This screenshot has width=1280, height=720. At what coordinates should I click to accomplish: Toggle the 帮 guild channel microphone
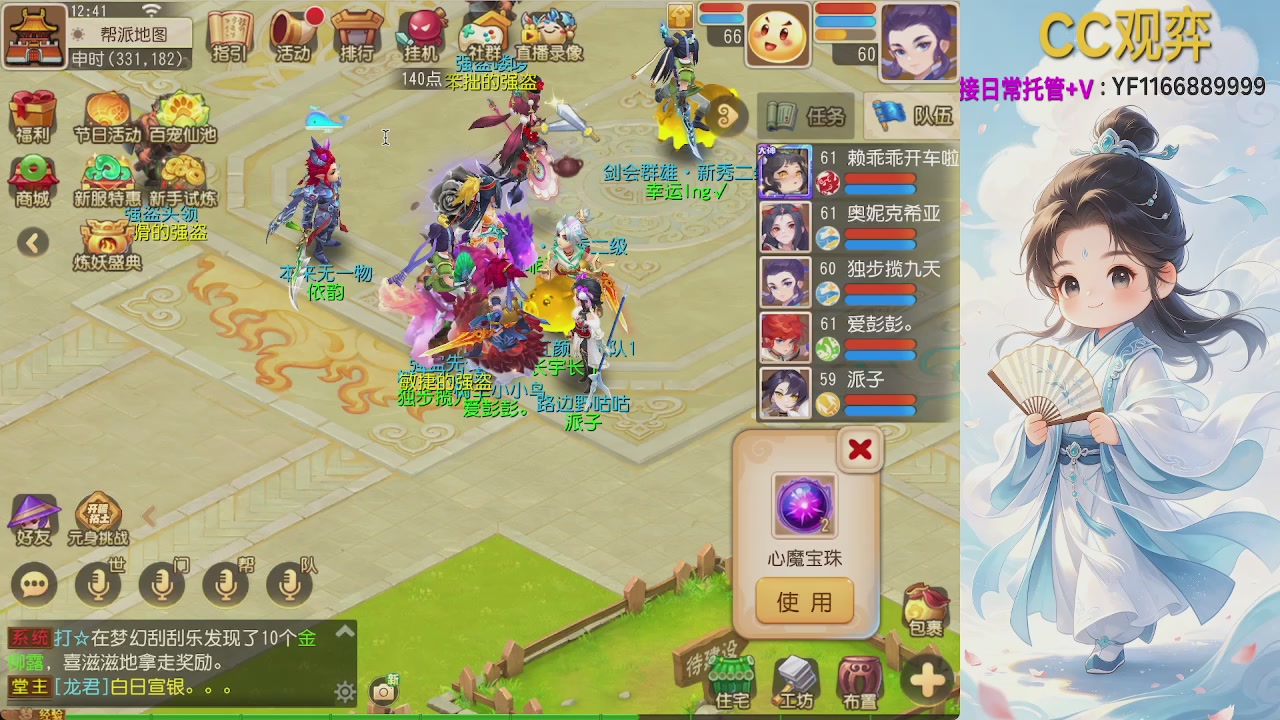coord(225,584)
